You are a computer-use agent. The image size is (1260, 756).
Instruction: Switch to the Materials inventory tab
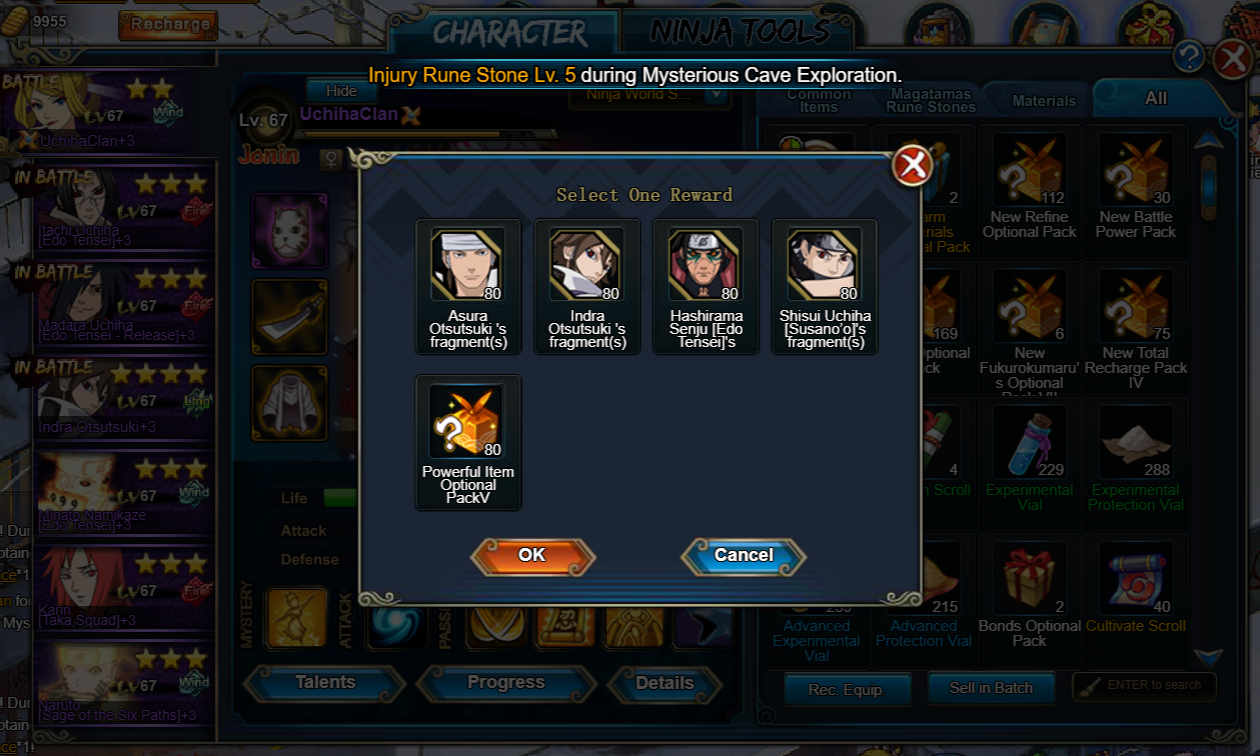tap(1044, 101)
